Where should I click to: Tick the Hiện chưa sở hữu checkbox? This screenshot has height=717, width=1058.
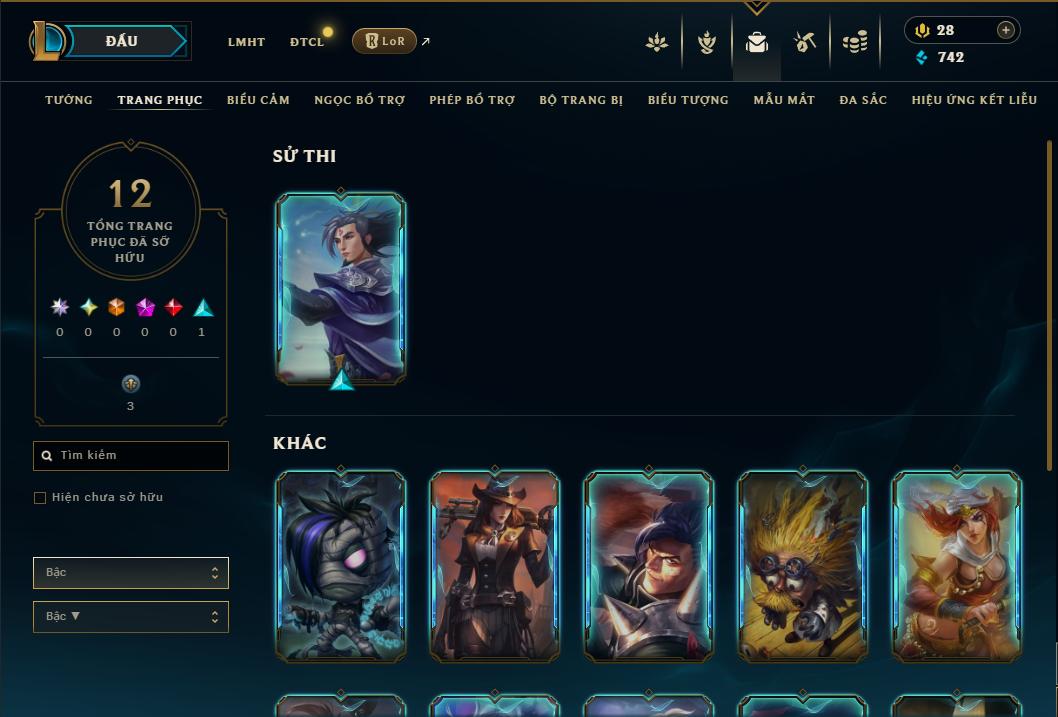point(40,498)
